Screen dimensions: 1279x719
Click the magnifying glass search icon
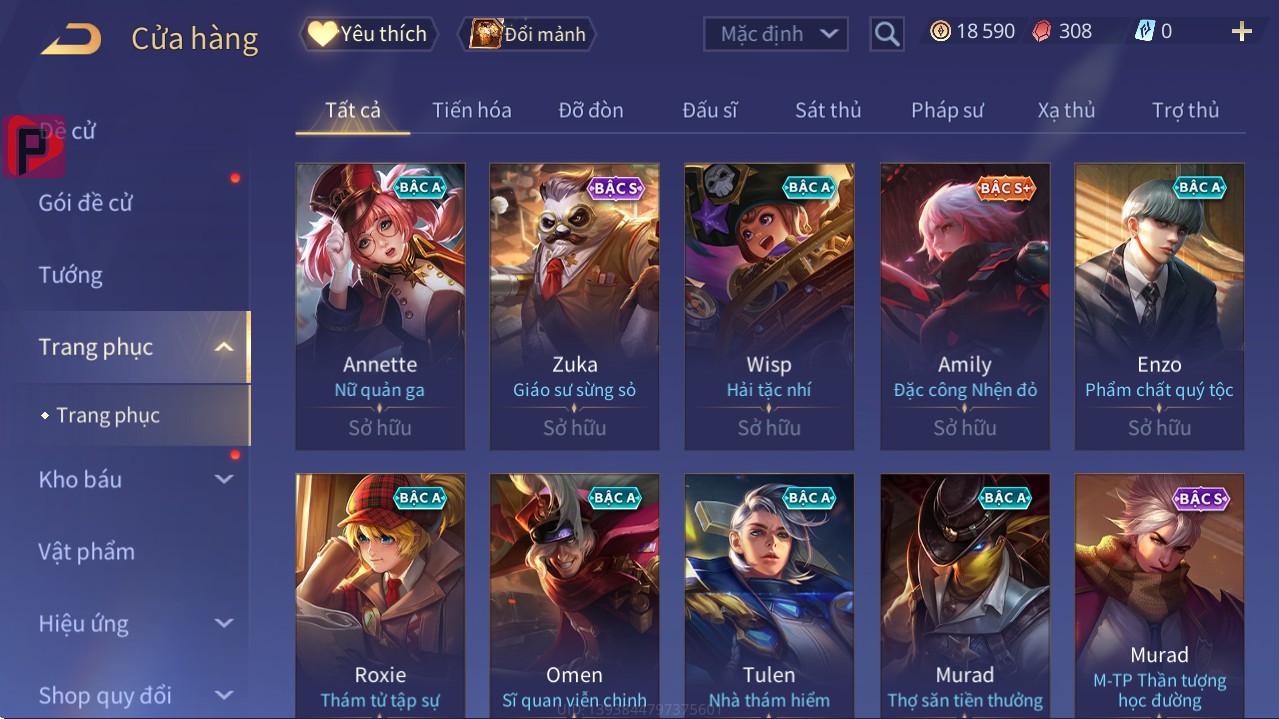(886, 34)
